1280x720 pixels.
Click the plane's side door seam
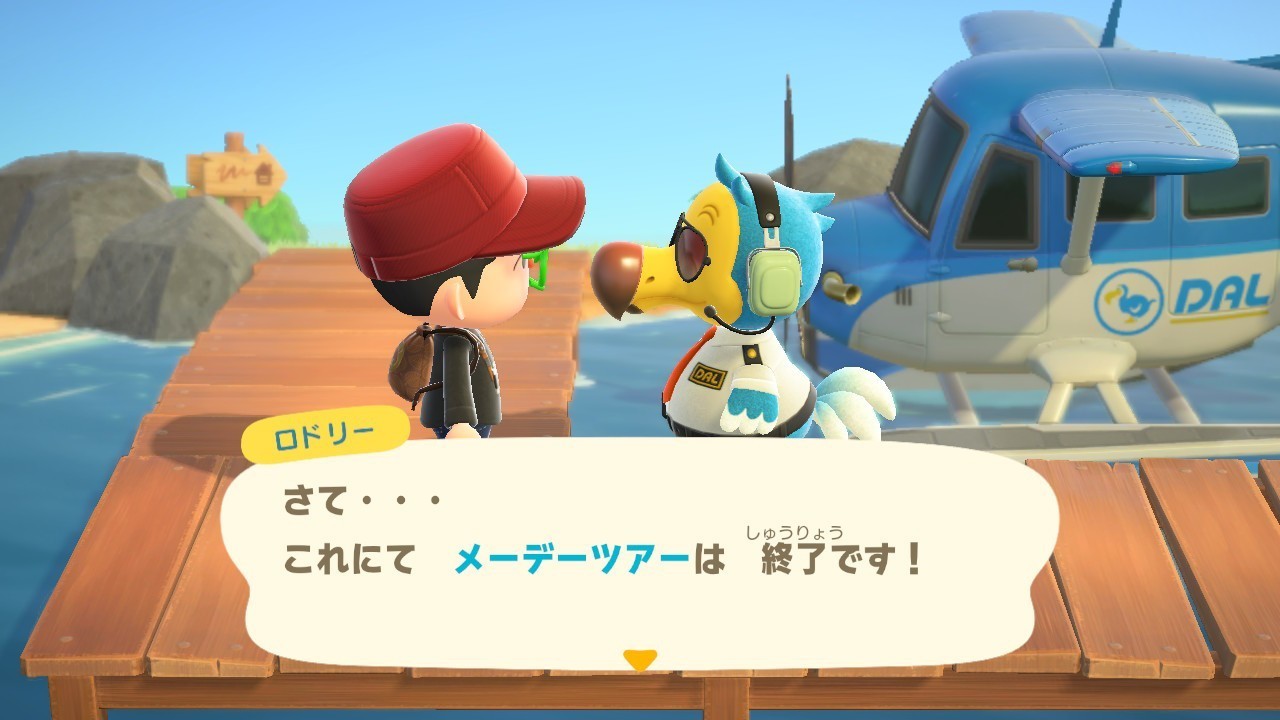[x=940, y=300]
